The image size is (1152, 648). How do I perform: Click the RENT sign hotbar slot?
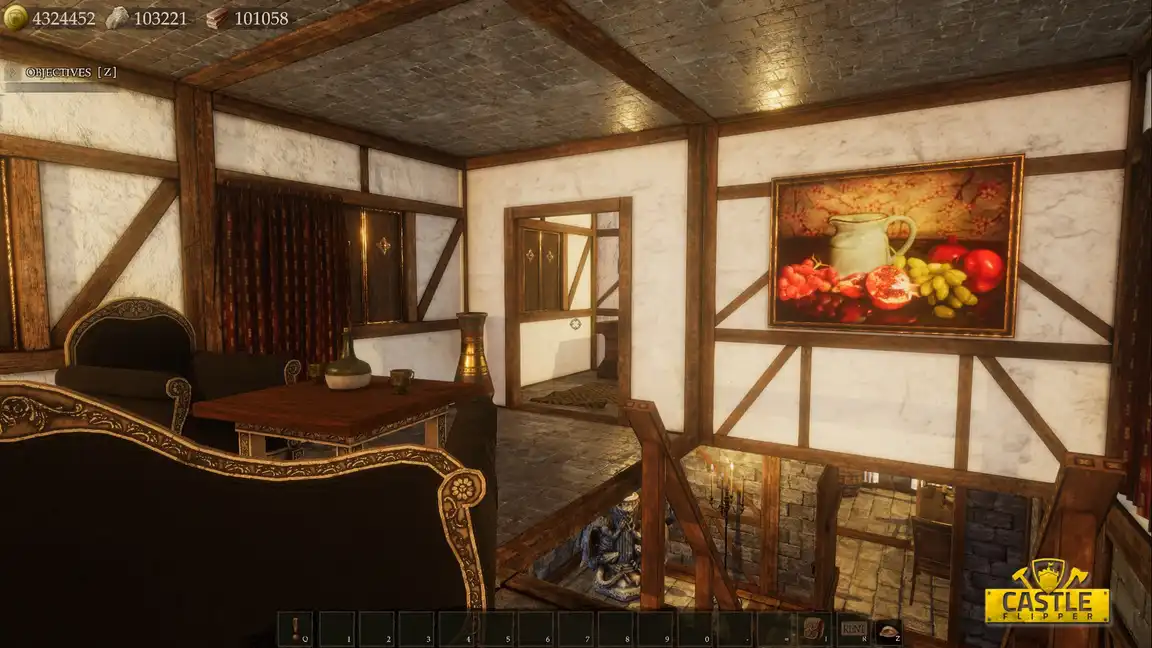tap(854, 629)
